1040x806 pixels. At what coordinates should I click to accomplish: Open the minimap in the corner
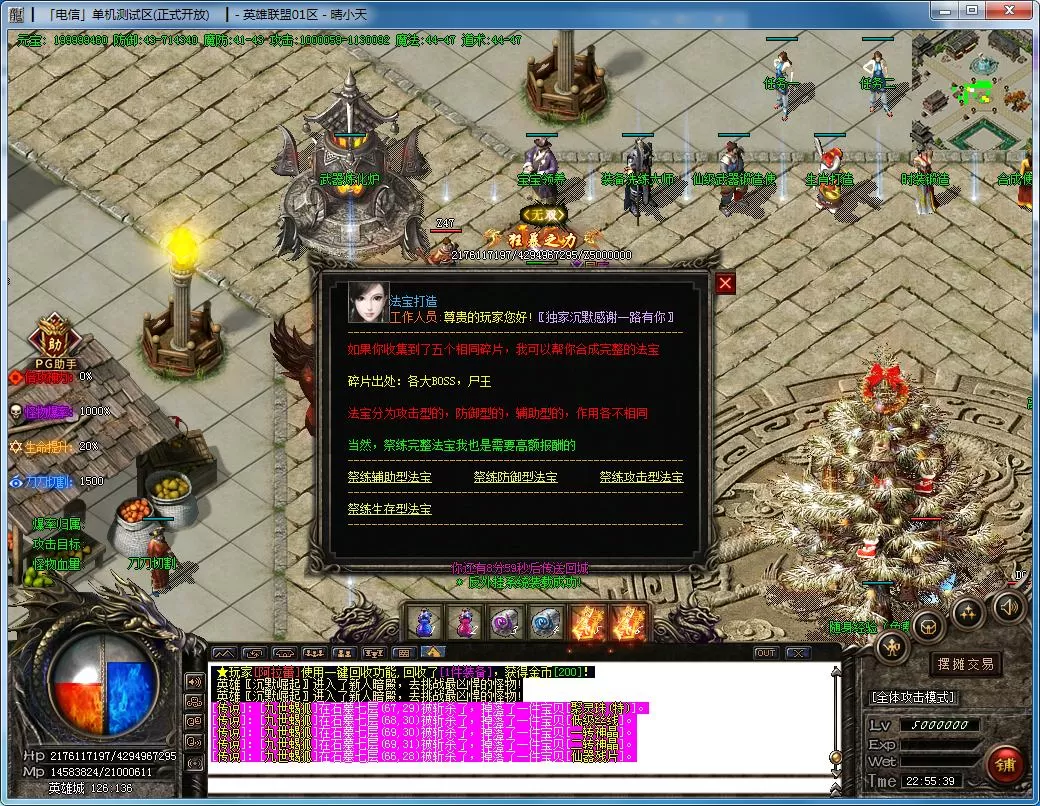970,88
